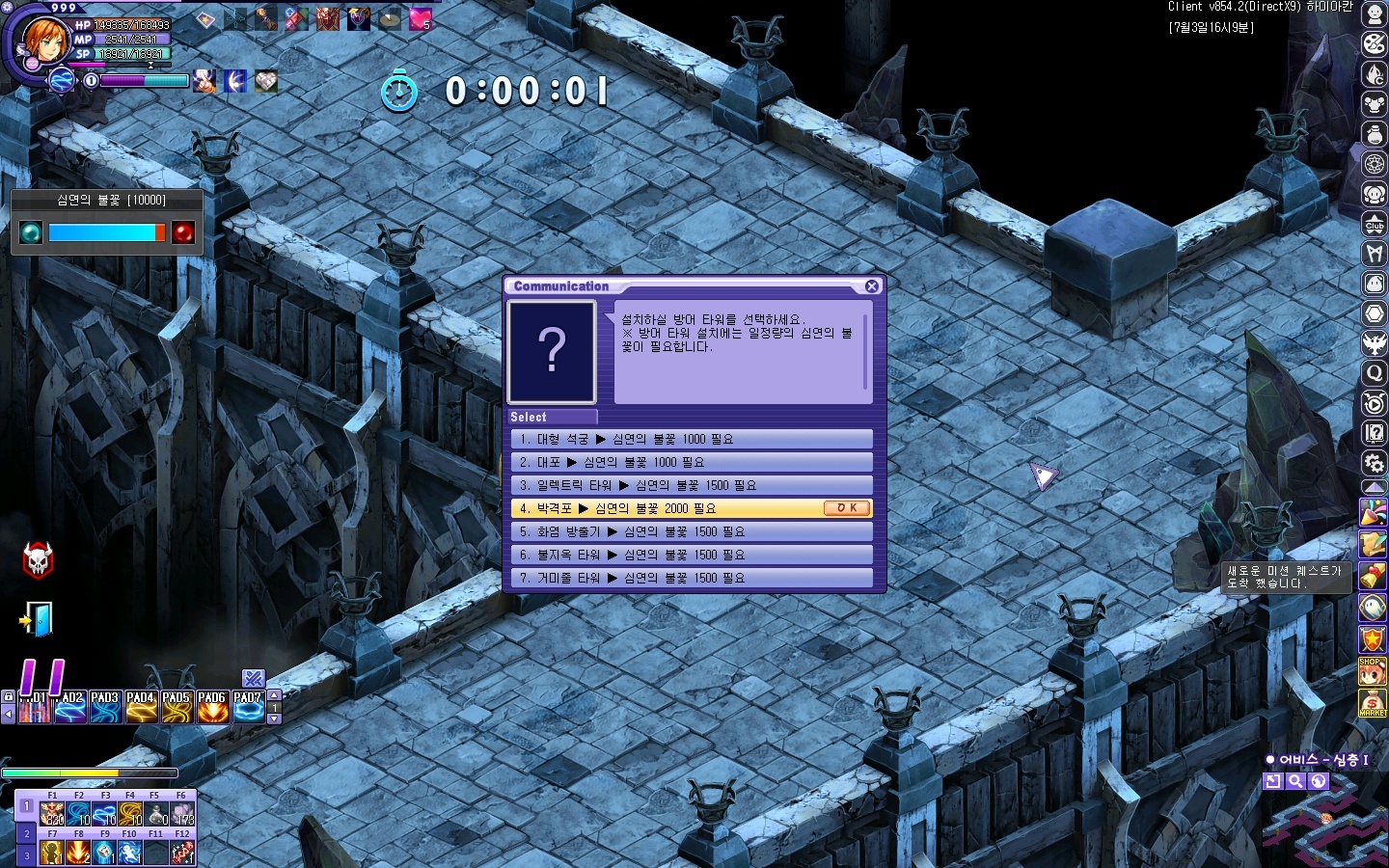Pick option 7 거미줄 타워
Image resolution: width=1389 pixels, height=868 pixels.
691,578
